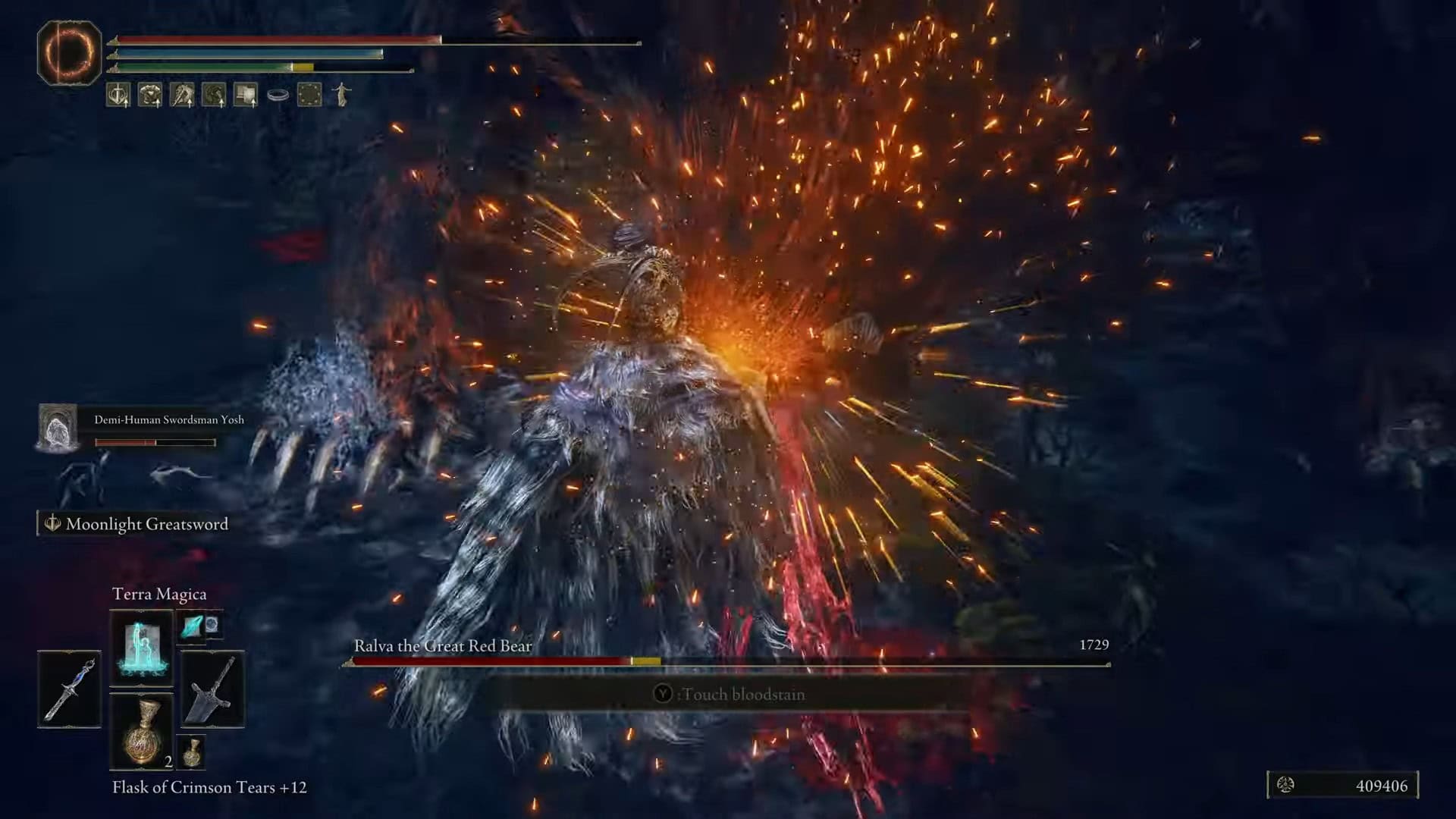Pick the small next-item flask slot
The image size is (1456, 819).
coord(192,751)
